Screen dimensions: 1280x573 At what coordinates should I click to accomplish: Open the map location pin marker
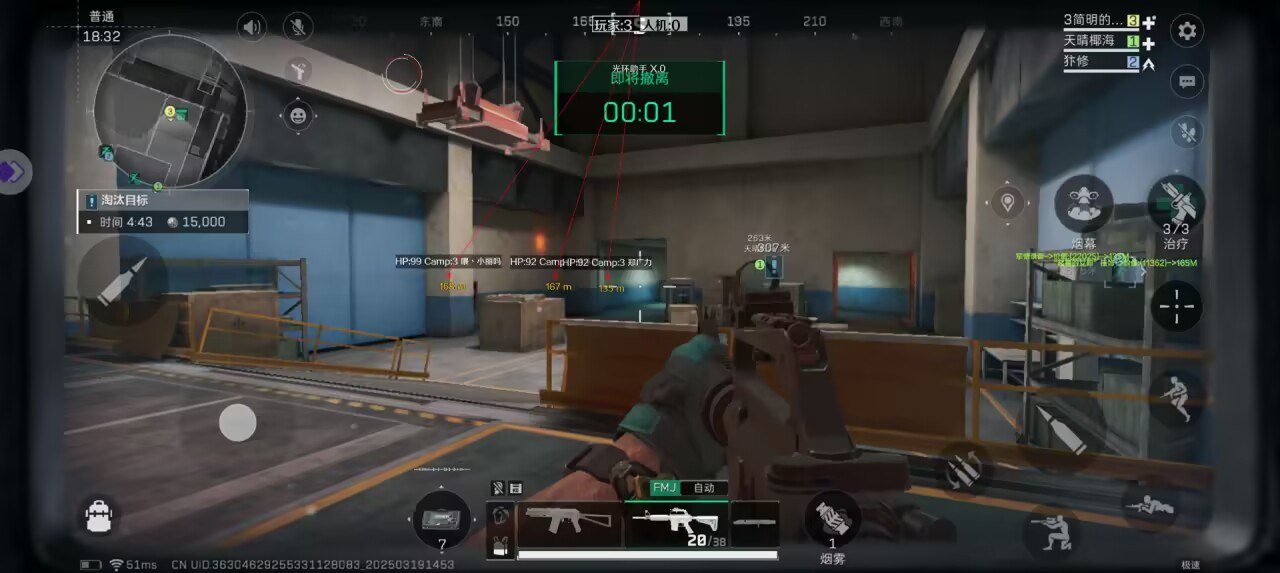[1007, 203]
